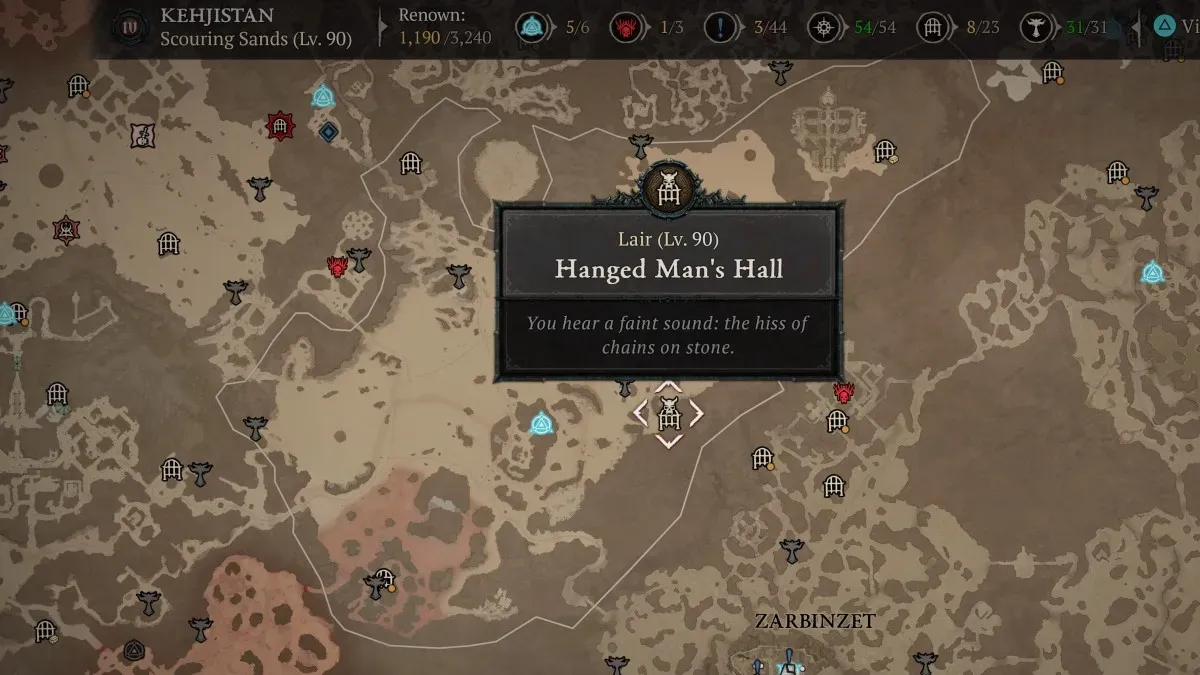The width and height of the screenshot is (1200, 675).
Task: Click the Areas Discovered compass icon
Action: coord(826,27)
